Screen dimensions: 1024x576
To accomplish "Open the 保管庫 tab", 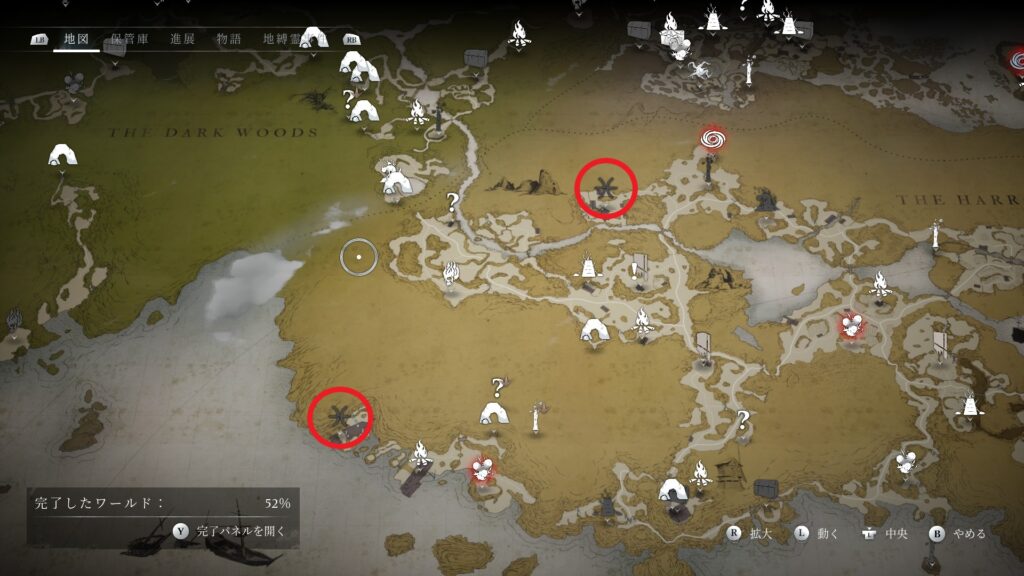I will (x=130, y=40).
